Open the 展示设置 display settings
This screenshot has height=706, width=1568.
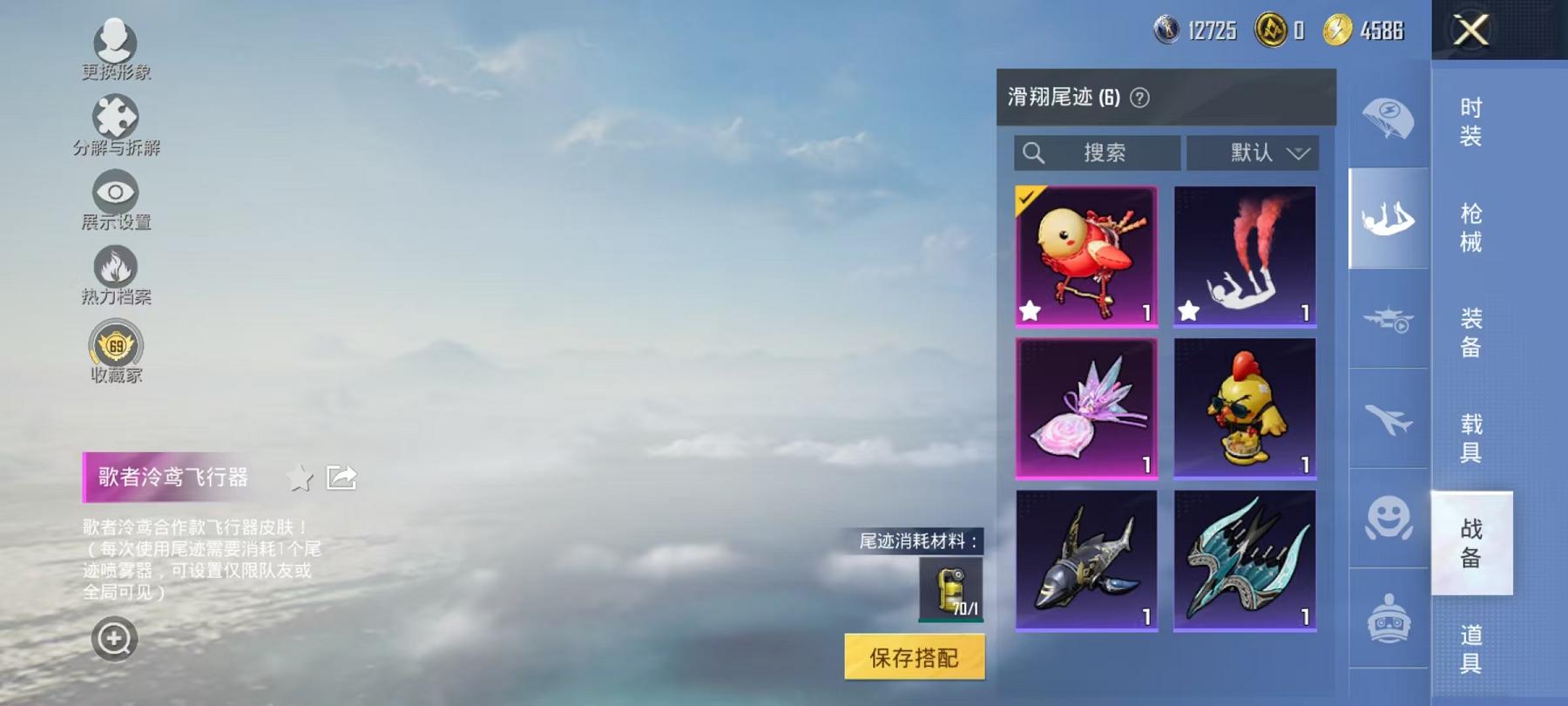click(116, 196)
